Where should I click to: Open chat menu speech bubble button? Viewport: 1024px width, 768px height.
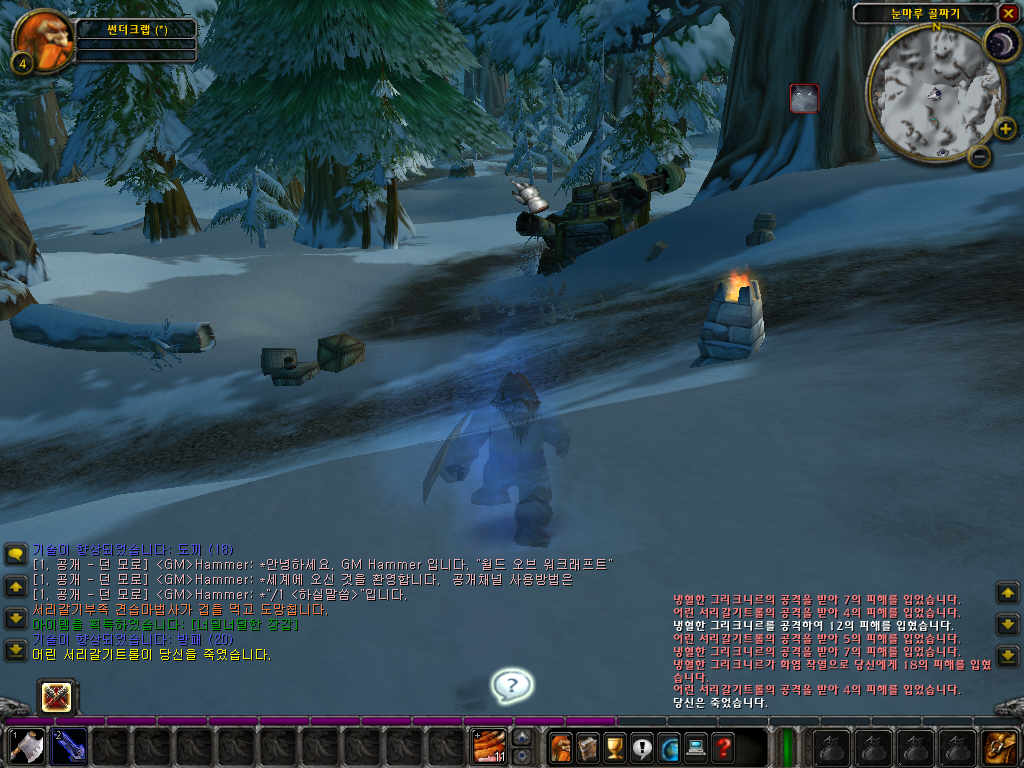[x=16, y=554]
